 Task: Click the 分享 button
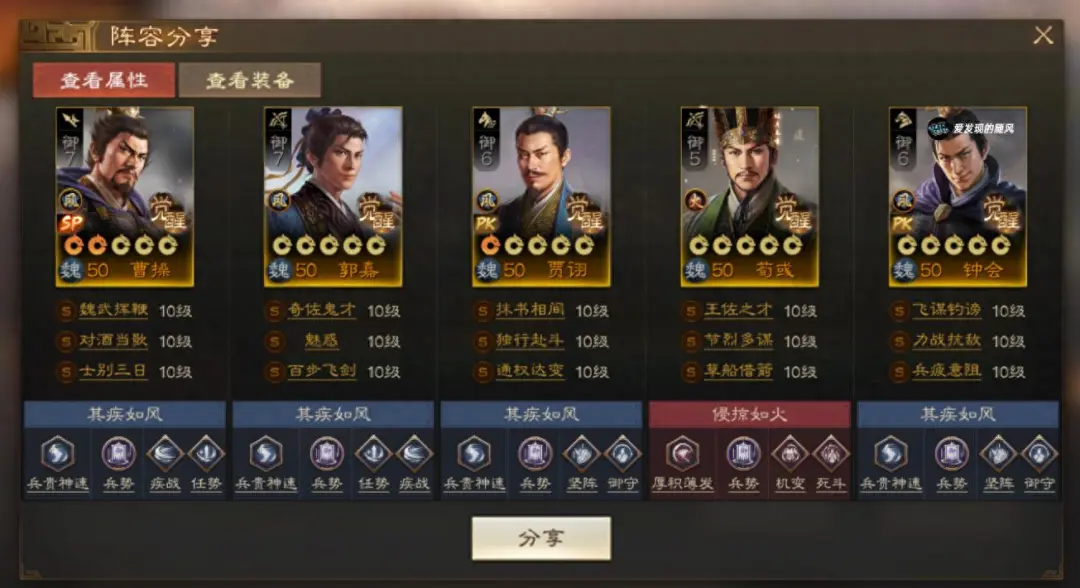[541, 538]
